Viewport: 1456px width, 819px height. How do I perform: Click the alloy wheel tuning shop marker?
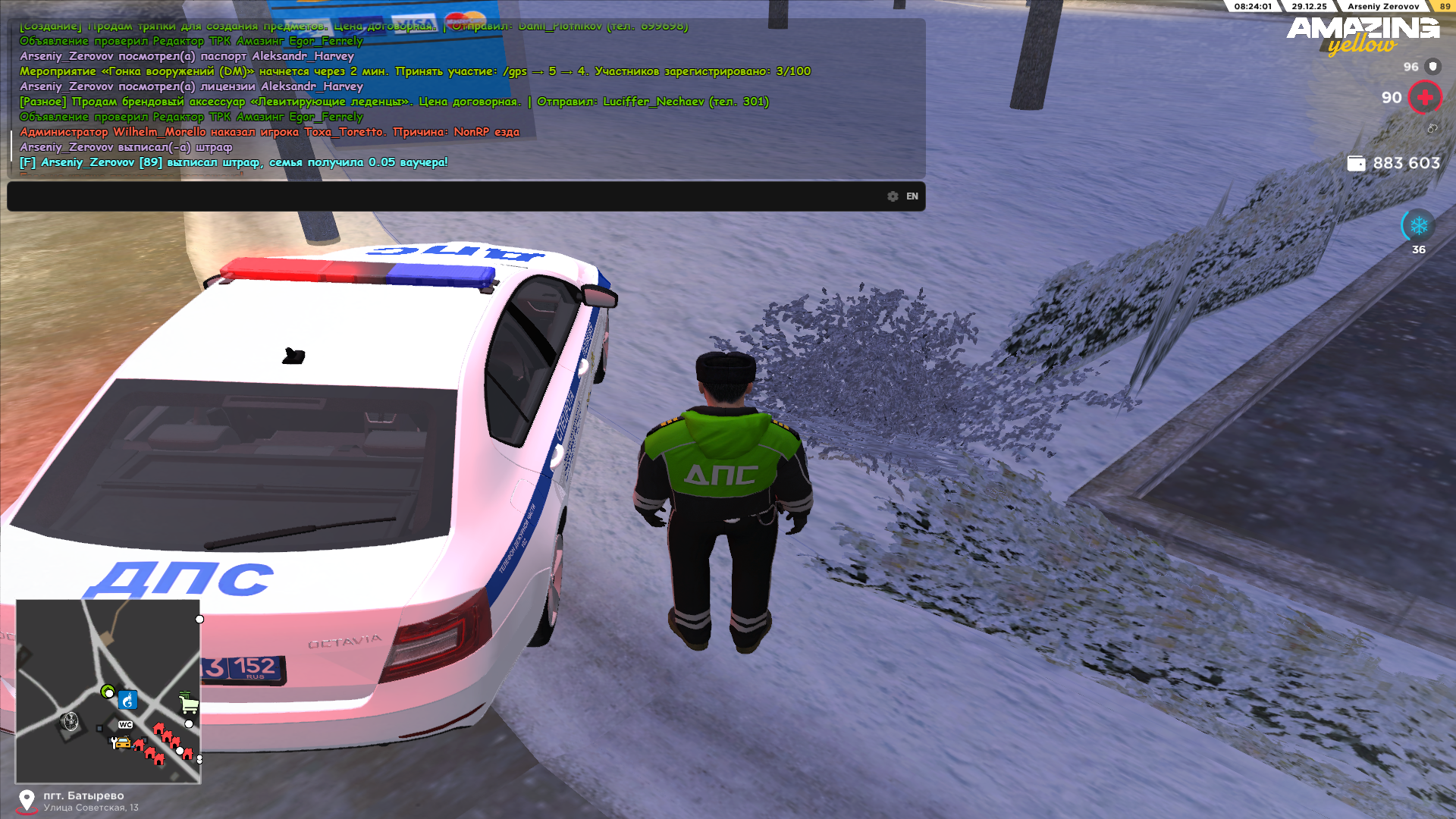71,721
